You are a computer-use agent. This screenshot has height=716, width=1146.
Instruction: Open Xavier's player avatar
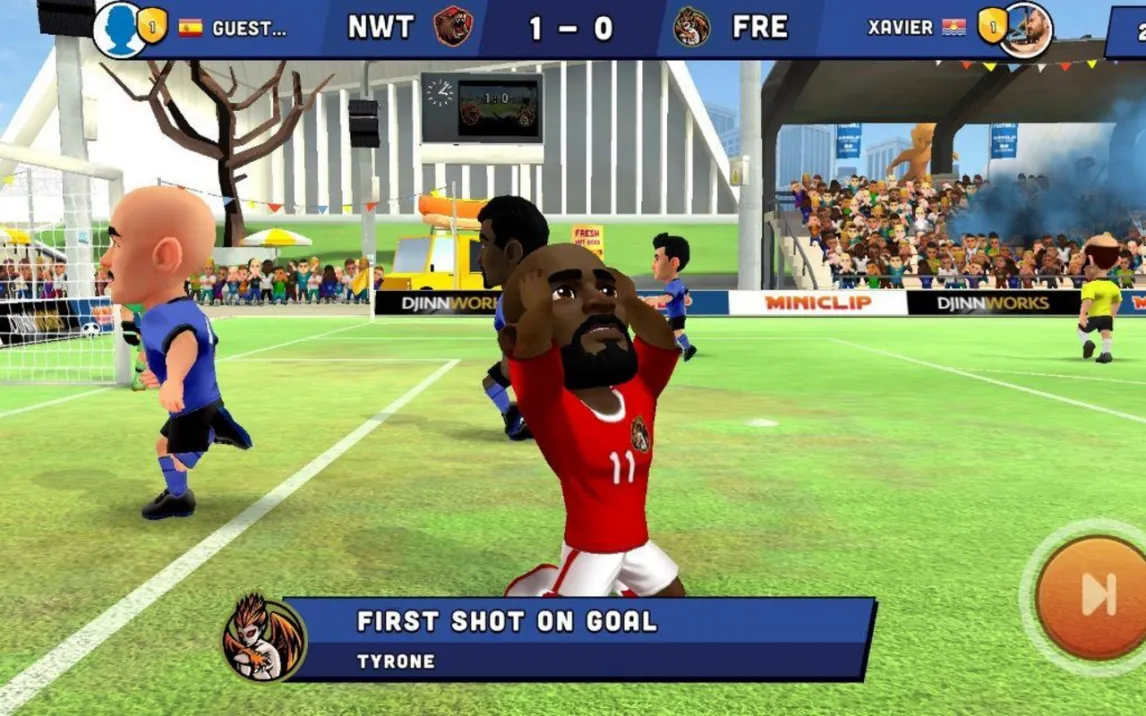(1028, 28)
